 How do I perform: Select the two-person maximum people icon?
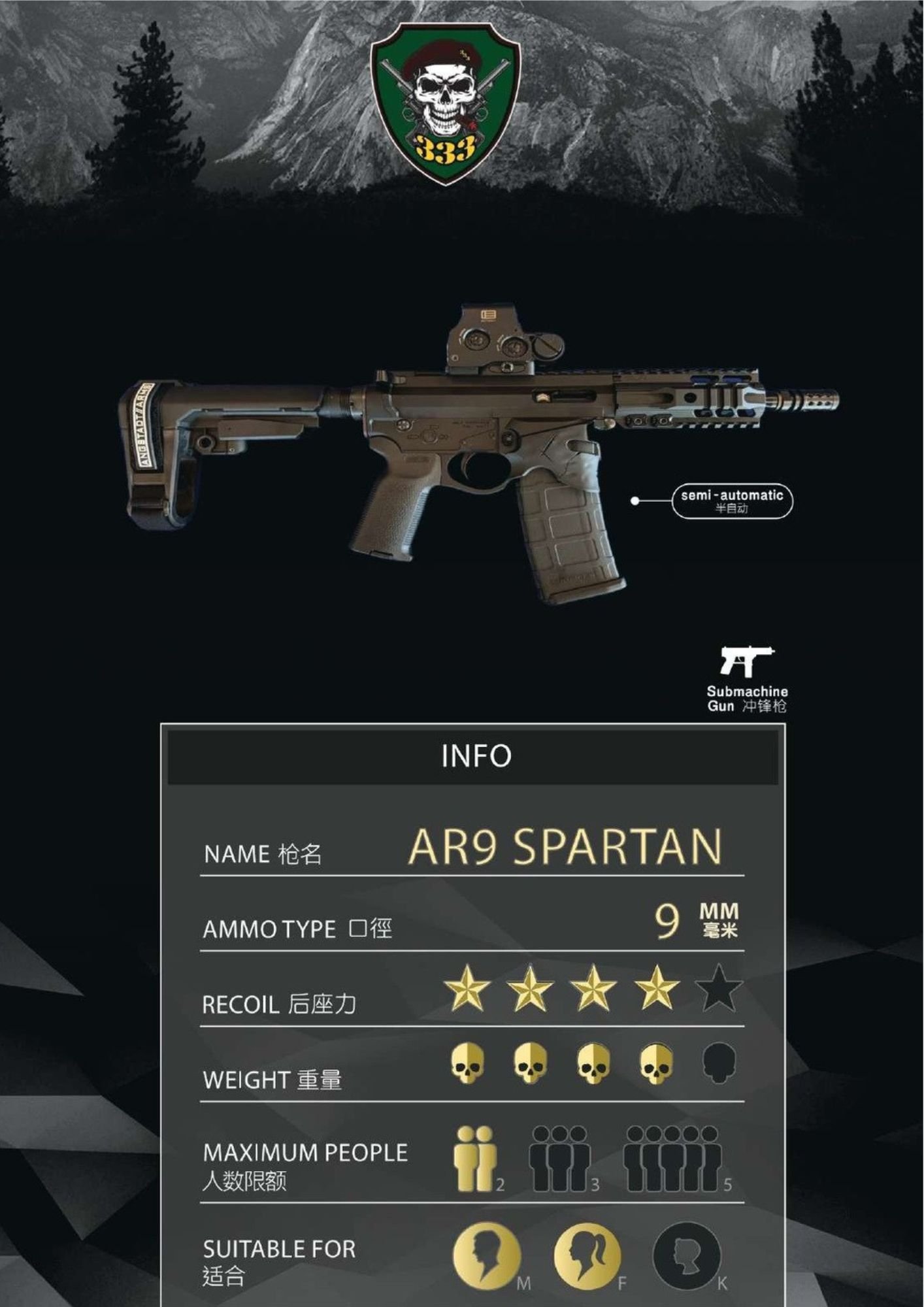click(475, 1159)
